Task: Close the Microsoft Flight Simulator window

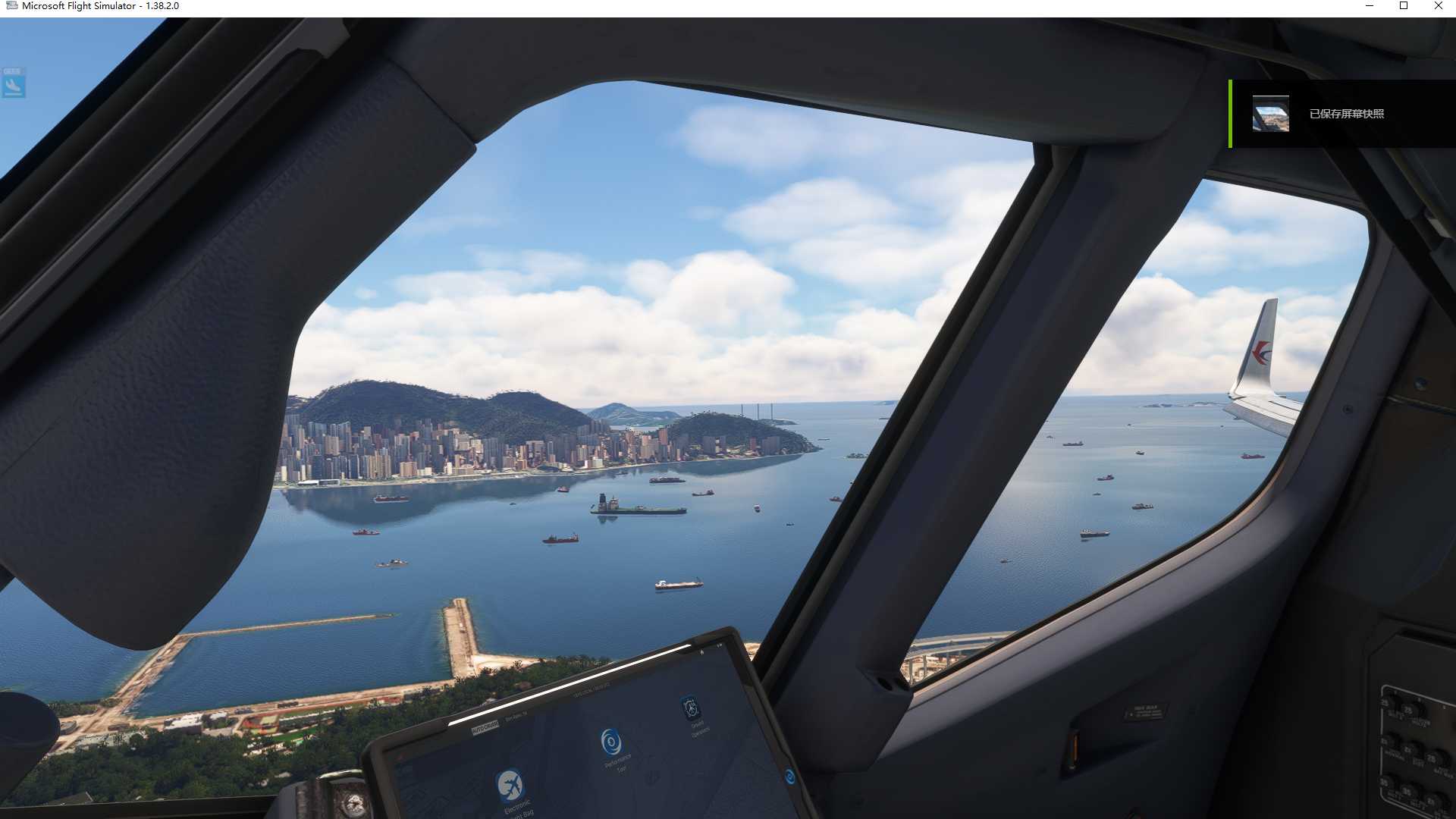Action: coord(1438,6)
